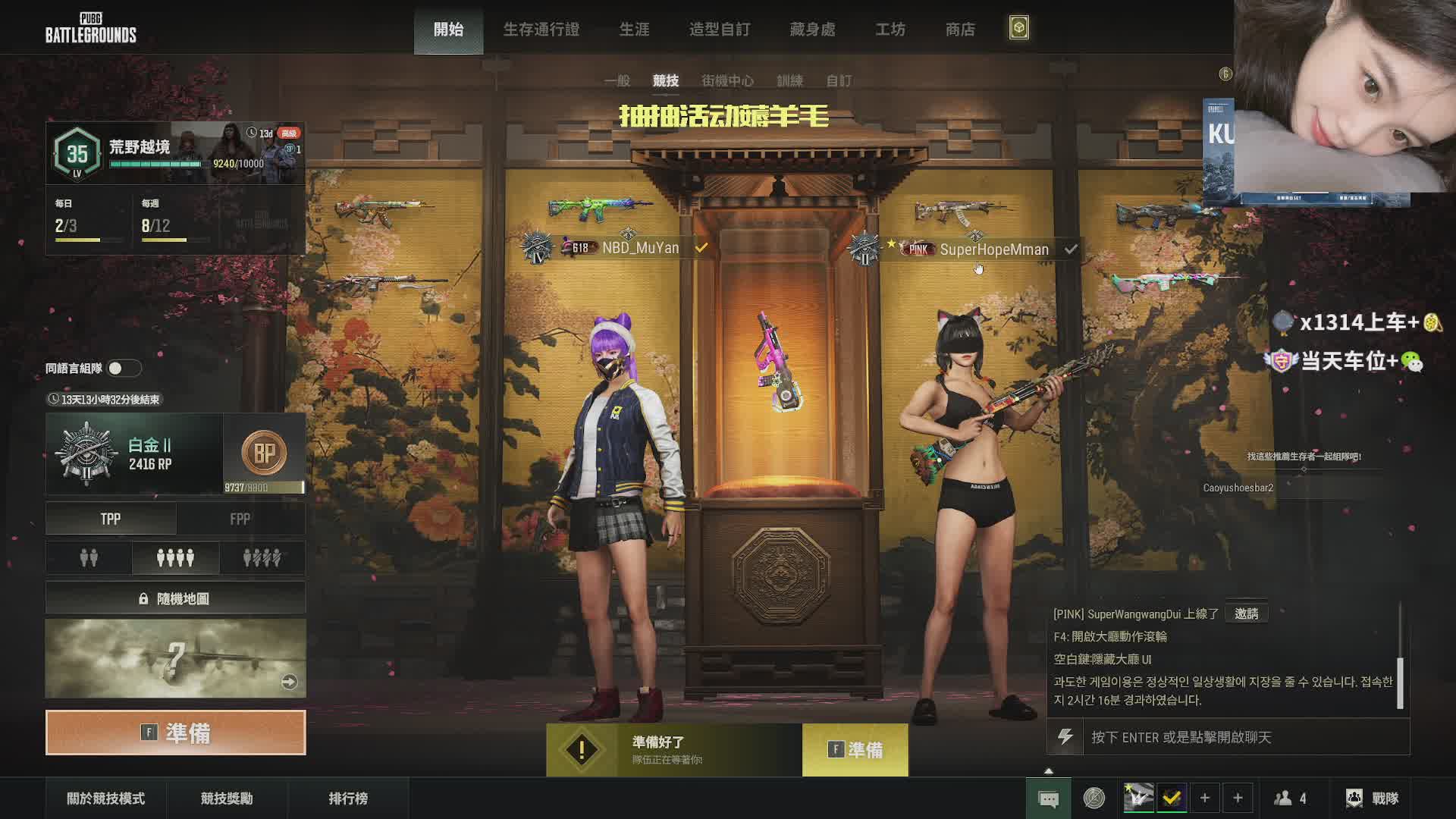Open the 工坊 workshop tab

click(x=890, y=30)
